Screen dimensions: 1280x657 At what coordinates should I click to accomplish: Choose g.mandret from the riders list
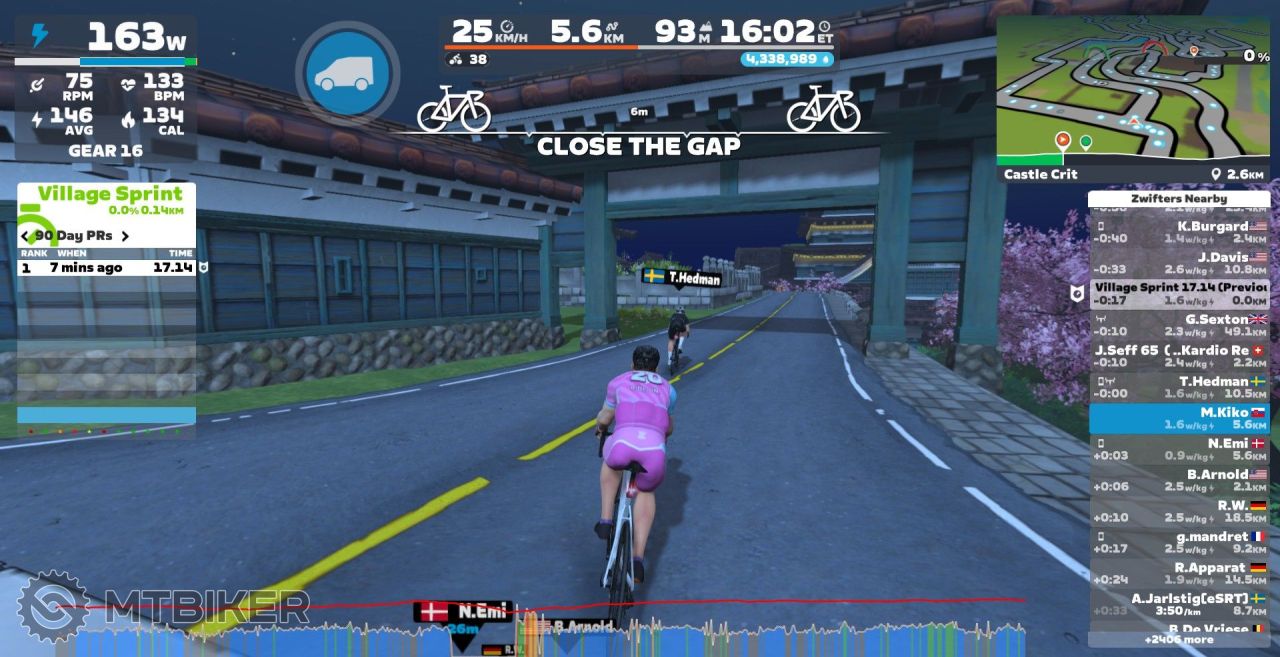1179,542
